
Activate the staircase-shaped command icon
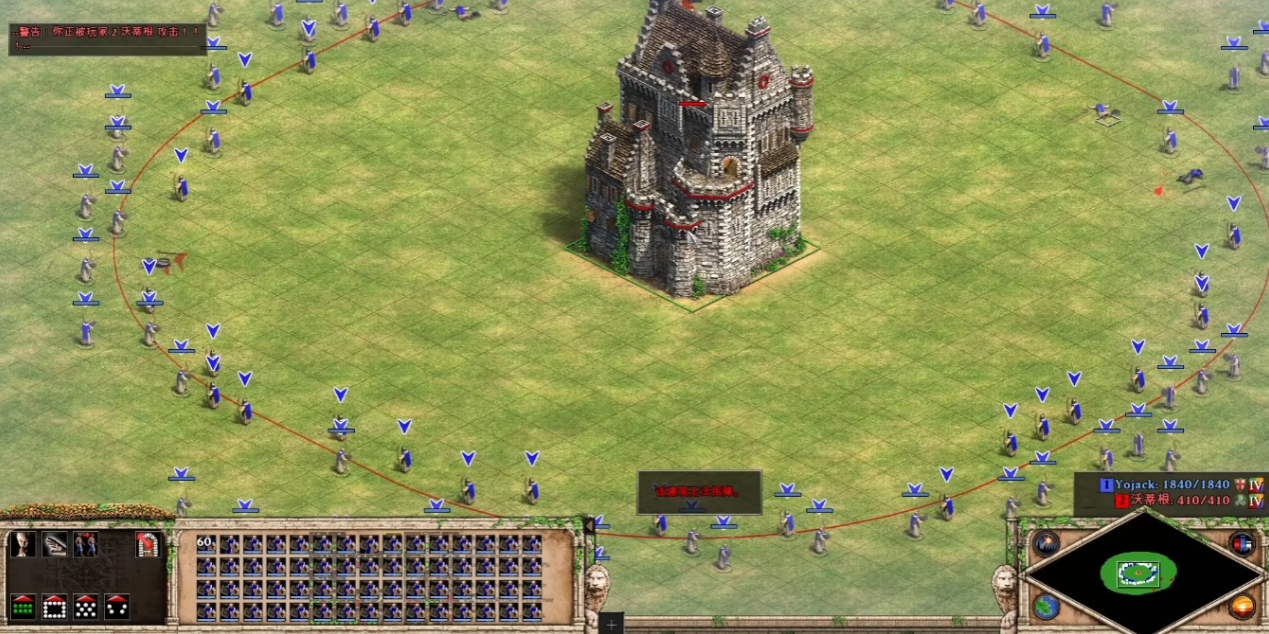pyautogui.click(x=54, y=544)
